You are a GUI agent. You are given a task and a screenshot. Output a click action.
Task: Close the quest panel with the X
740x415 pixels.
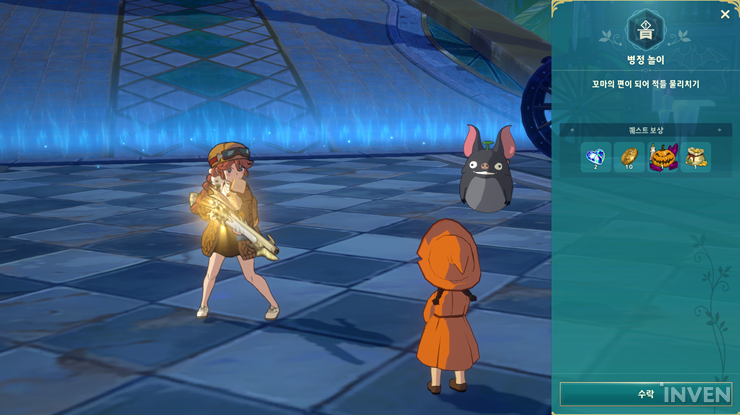(725, 14)
